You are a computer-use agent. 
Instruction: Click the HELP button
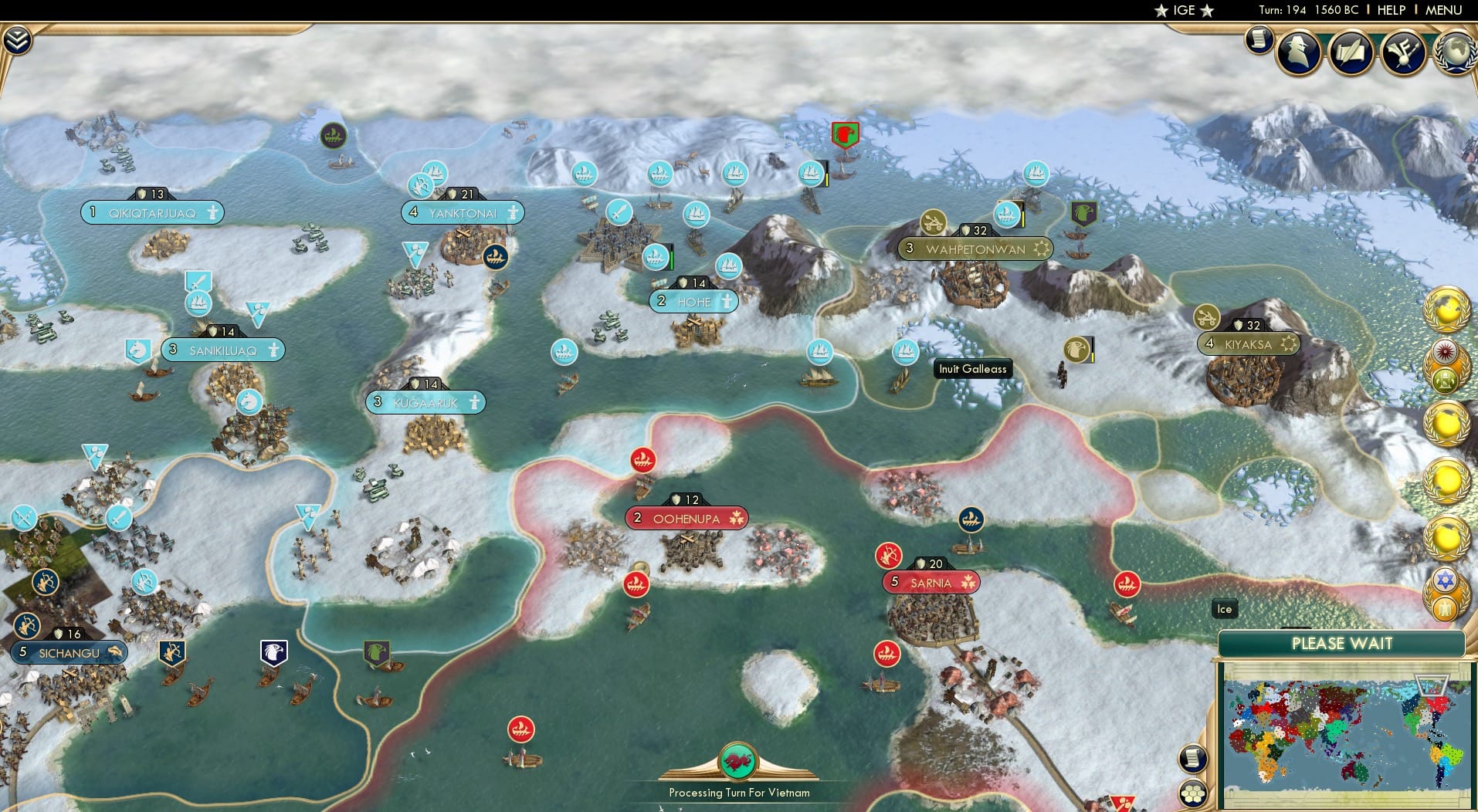pyautogui.click(x=1391, y=10)
